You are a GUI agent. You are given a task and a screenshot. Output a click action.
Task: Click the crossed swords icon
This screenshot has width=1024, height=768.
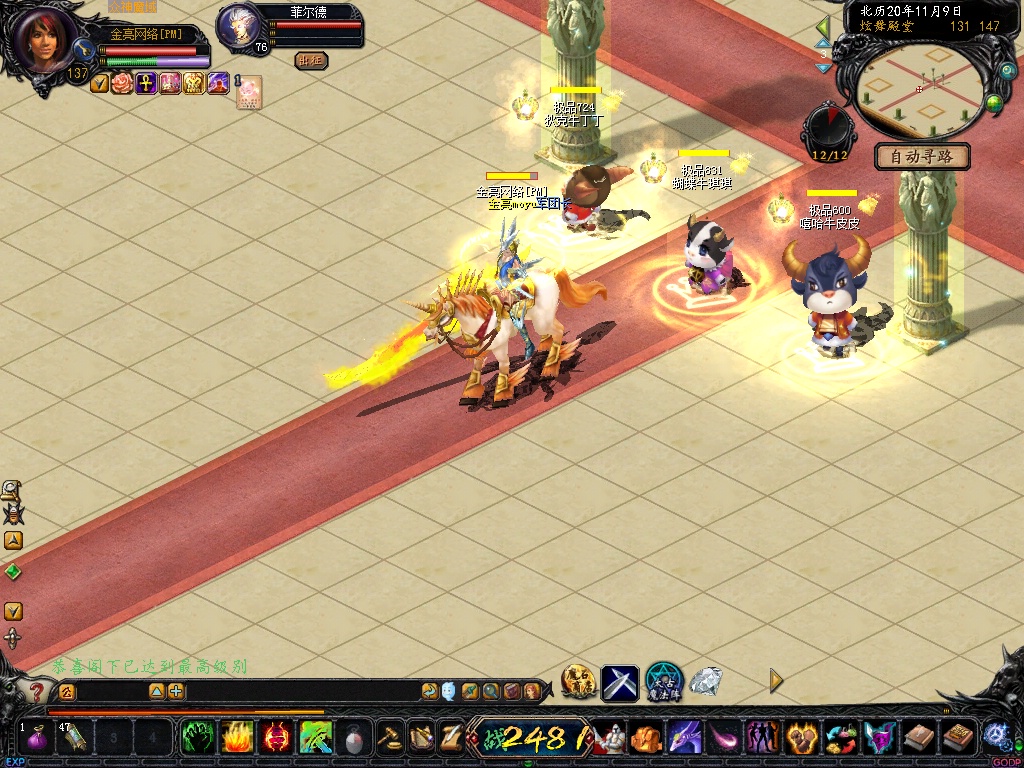[x=620, y=683]
